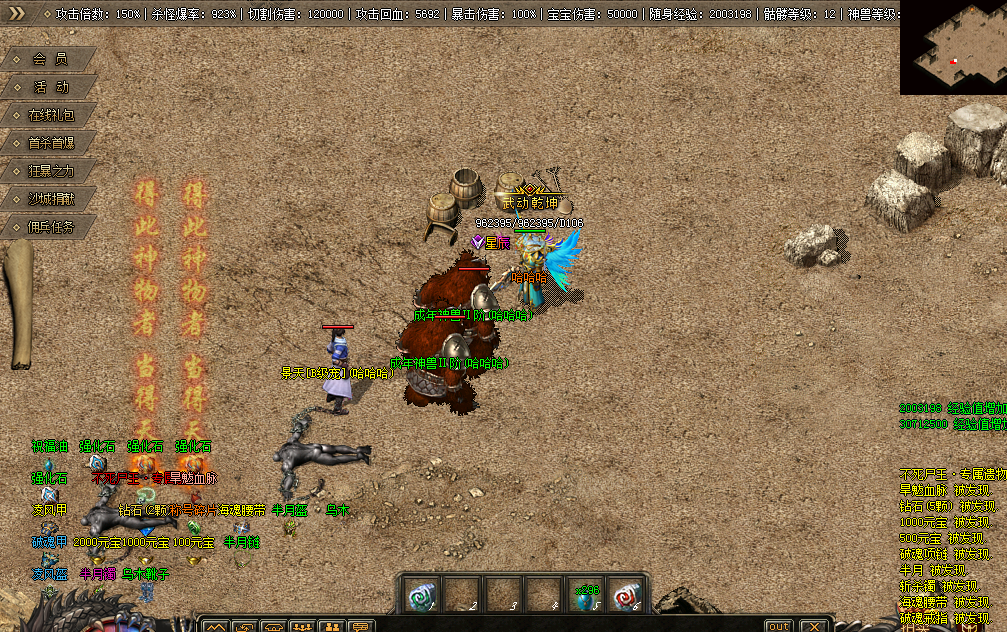Use the blue orb item stacked x296
The image size is (1007, 632).
tap(584, 595)
